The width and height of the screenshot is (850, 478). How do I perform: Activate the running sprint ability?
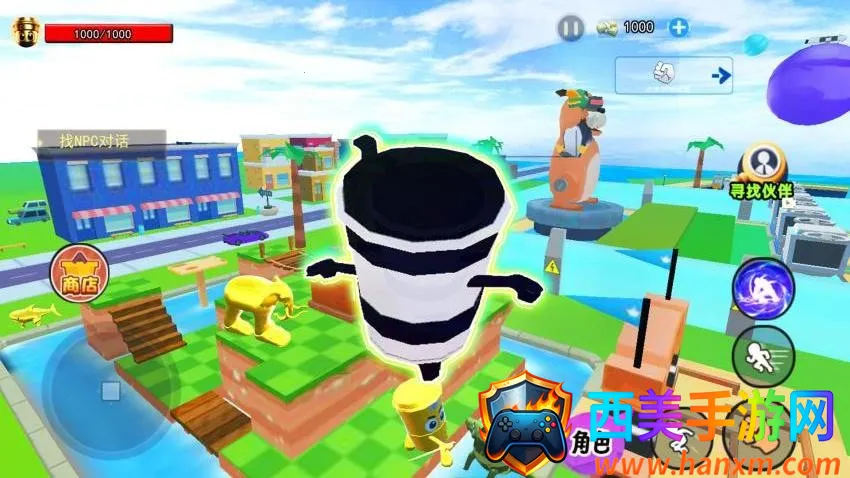pos(763,355)
